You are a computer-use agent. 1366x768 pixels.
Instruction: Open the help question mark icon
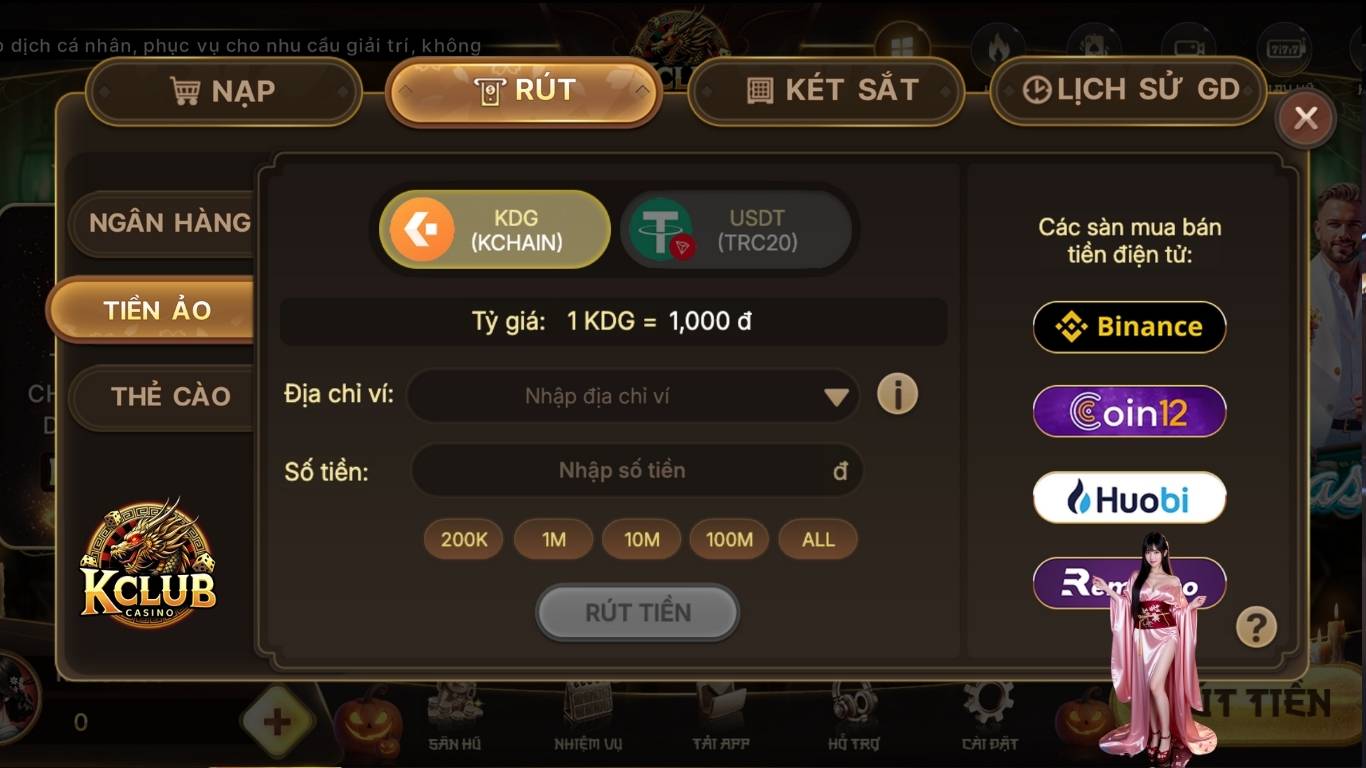pos(1257,625)
